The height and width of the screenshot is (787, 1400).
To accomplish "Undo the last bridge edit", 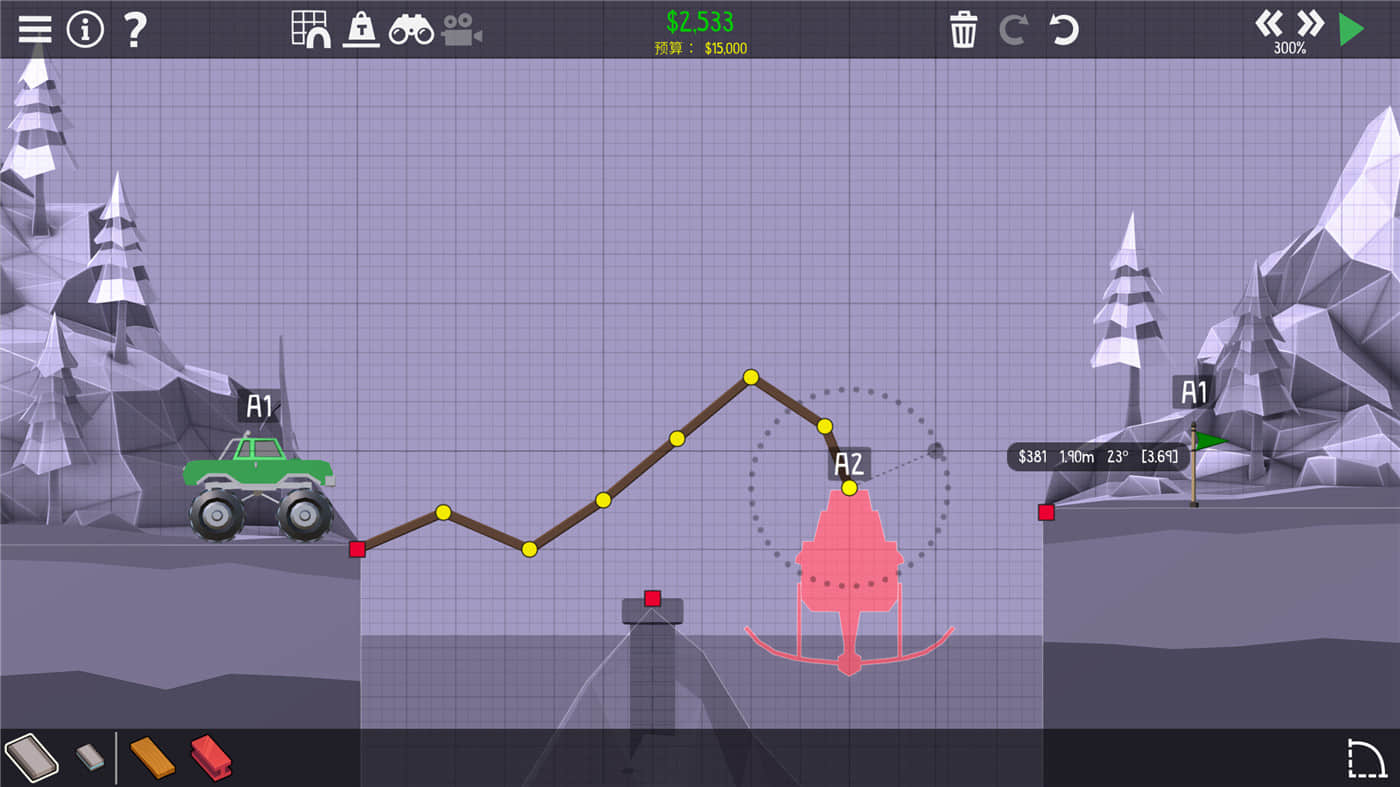I will 1064,31.
